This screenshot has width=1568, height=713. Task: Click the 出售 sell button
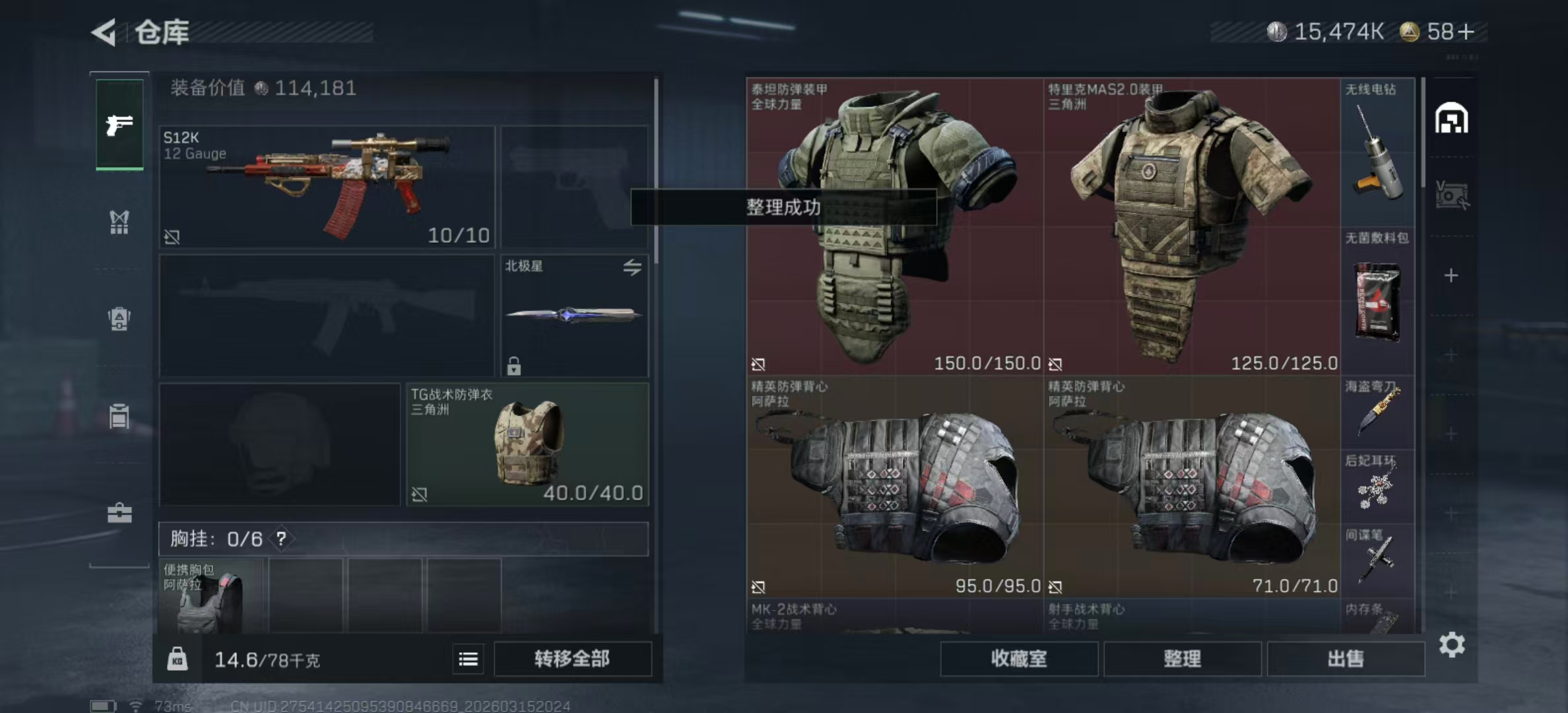1346,659
